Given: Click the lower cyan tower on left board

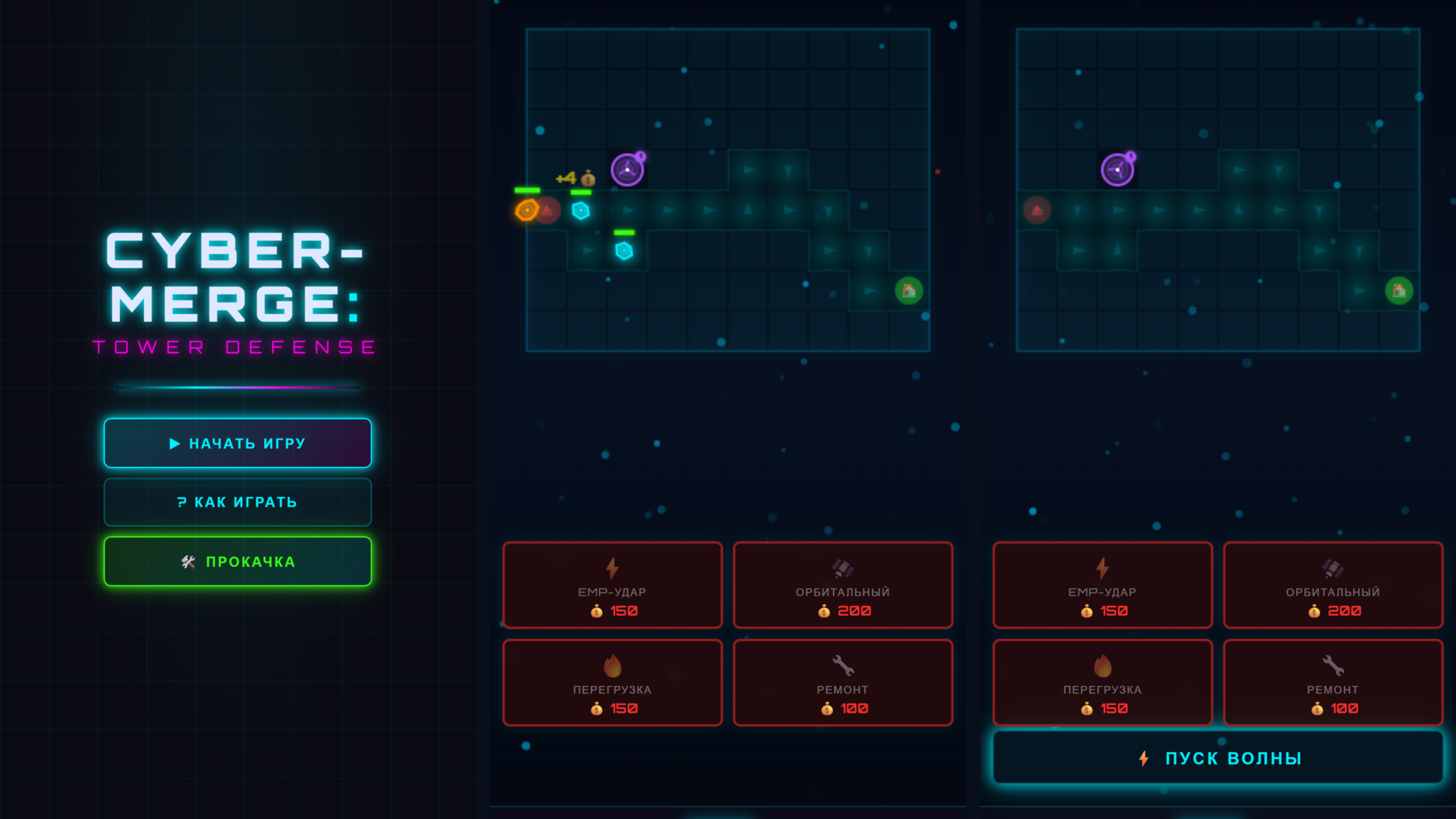Looking at the screenshot, I should pos(624,251).
